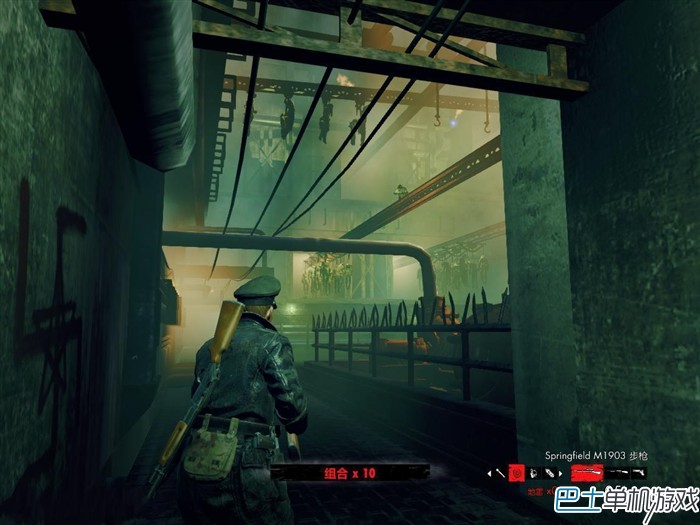Switch to the submachine gun weapon slot
700x525 pixels.
[615, 472]
